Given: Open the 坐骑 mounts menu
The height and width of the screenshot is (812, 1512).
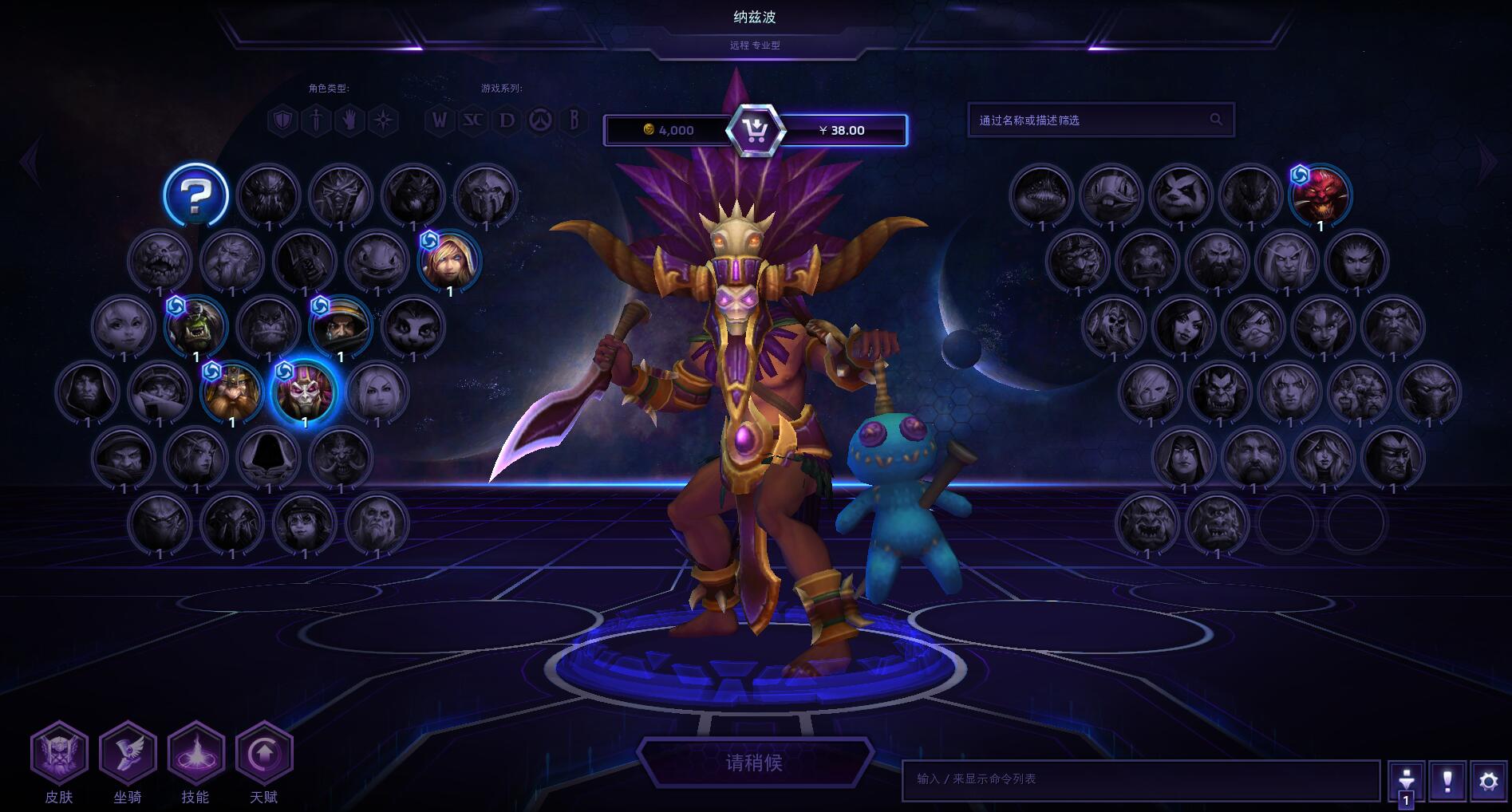Looking at the screenshot, I should coord(128,755).
